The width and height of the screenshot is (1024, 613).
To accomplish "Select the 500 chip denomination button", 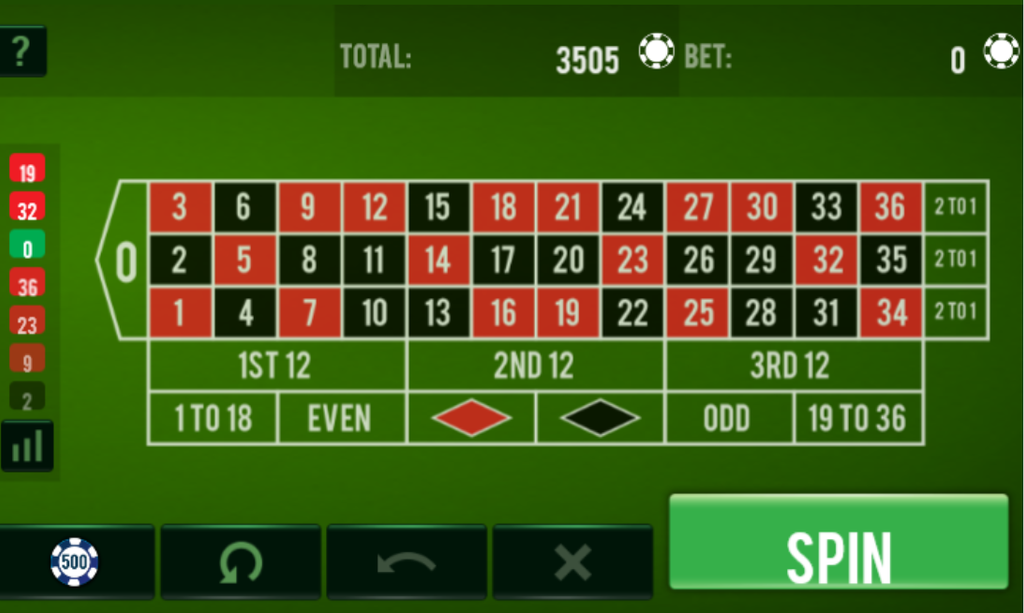I will click(76, 562).
